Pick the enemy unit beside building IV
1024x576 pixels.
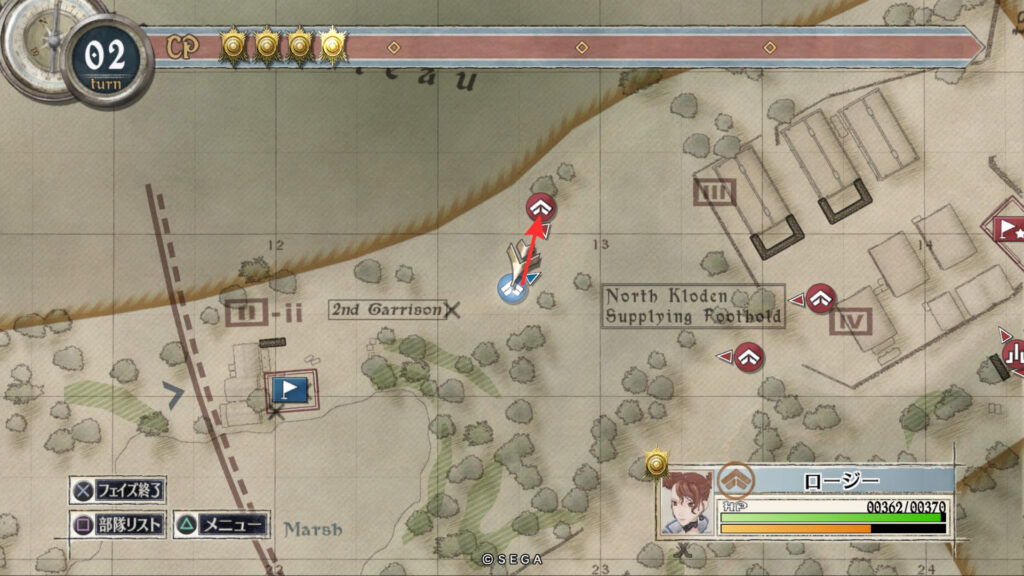(x=821, y=298)
